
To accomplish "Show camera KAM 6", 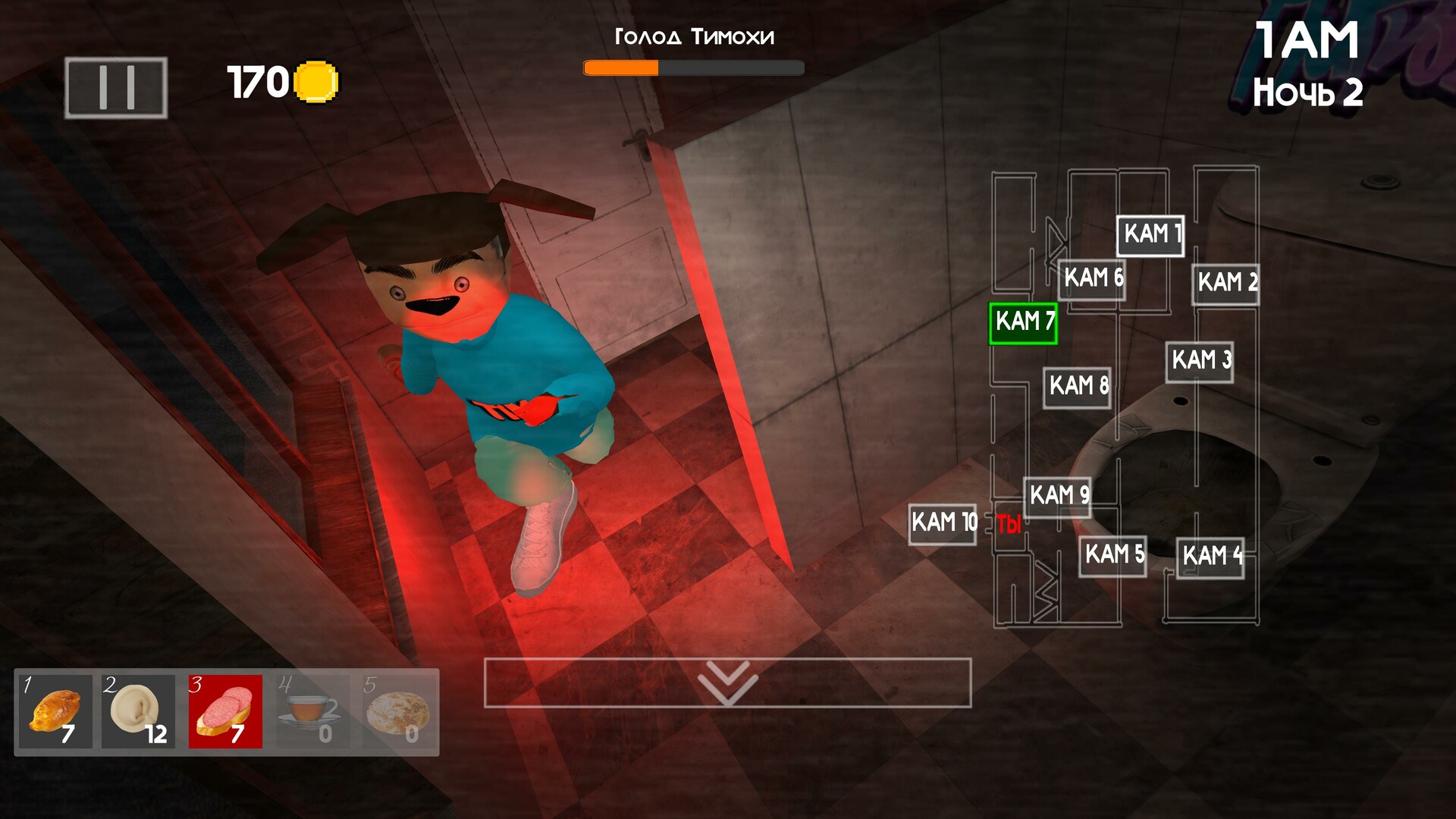I will pyautogui.click(x=1092, y=279).
